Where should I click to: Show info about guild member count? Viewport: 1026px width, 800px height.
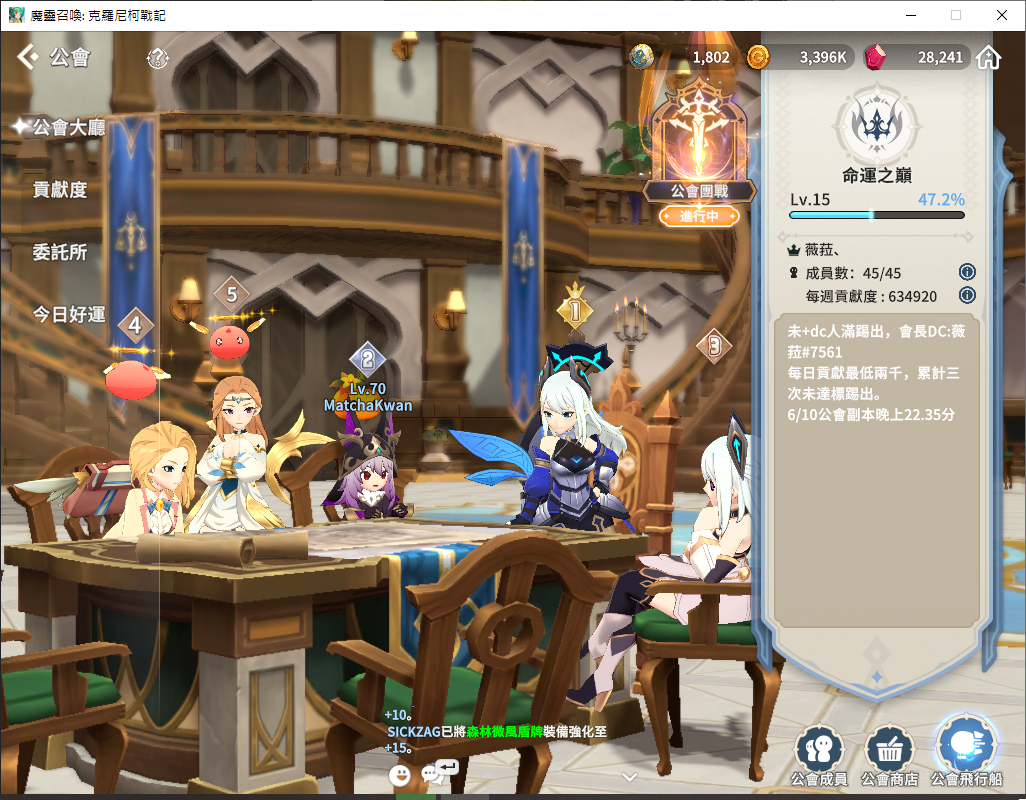pyautogui.click(x=967, y=272)
